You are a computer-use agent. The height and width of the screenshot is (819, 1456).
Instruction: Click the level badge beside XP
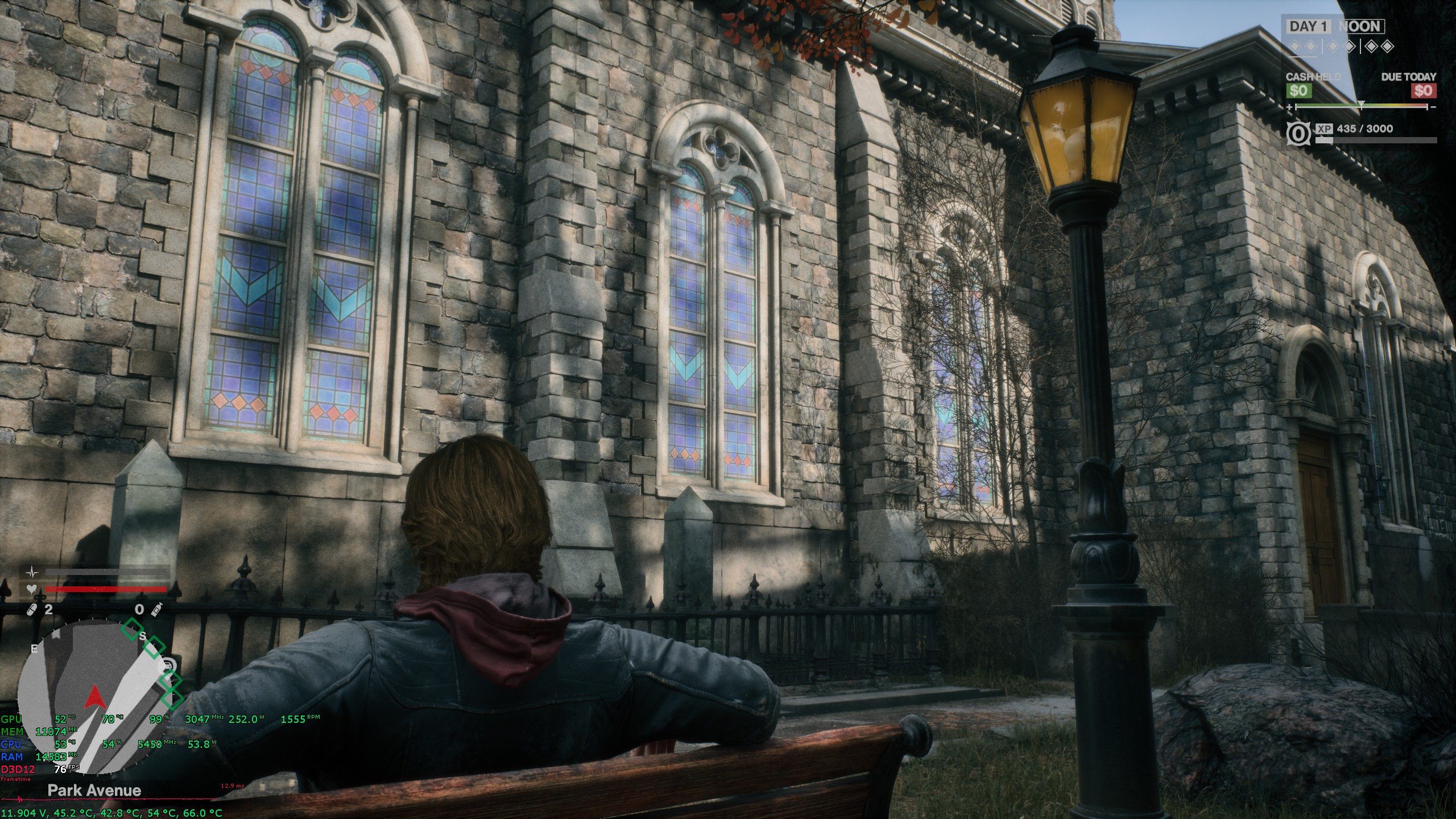tap(1297, 134)
